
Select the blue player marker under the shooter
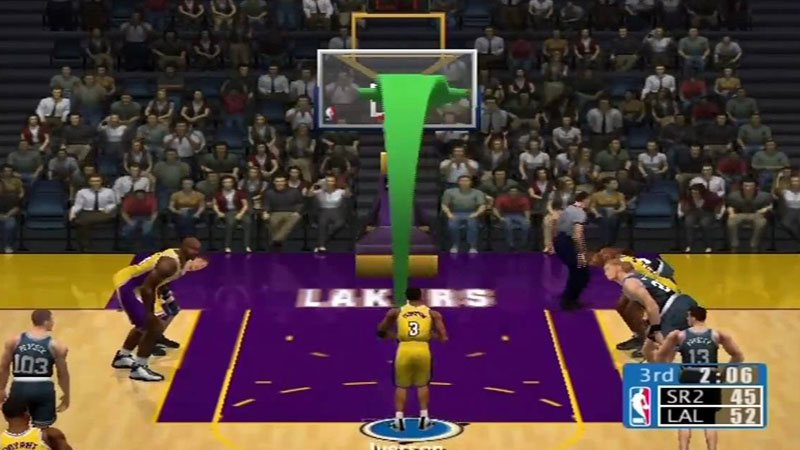point(412,430)
